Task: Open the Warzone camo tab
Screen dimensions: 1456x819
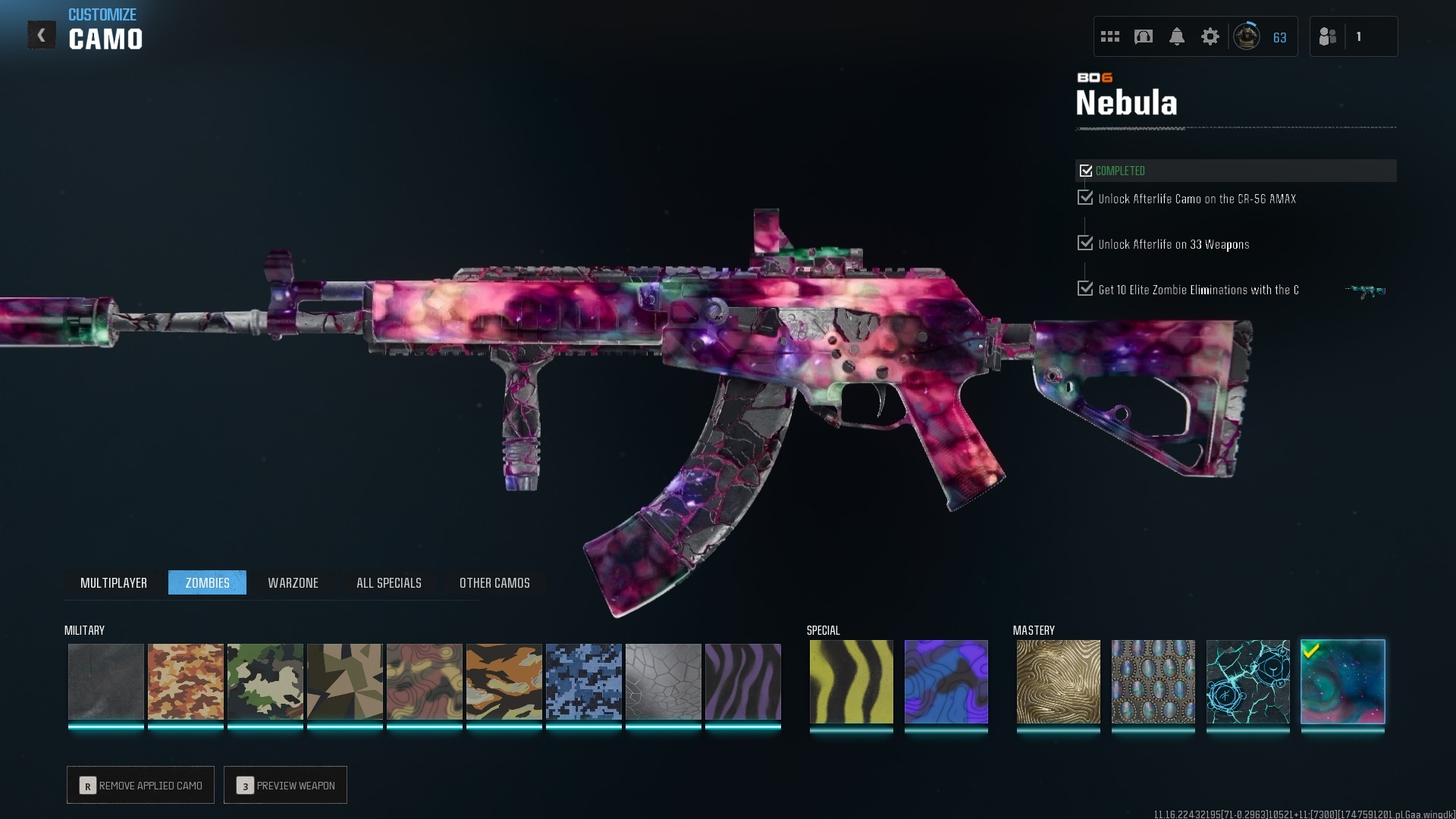Action: coord(293,582)
